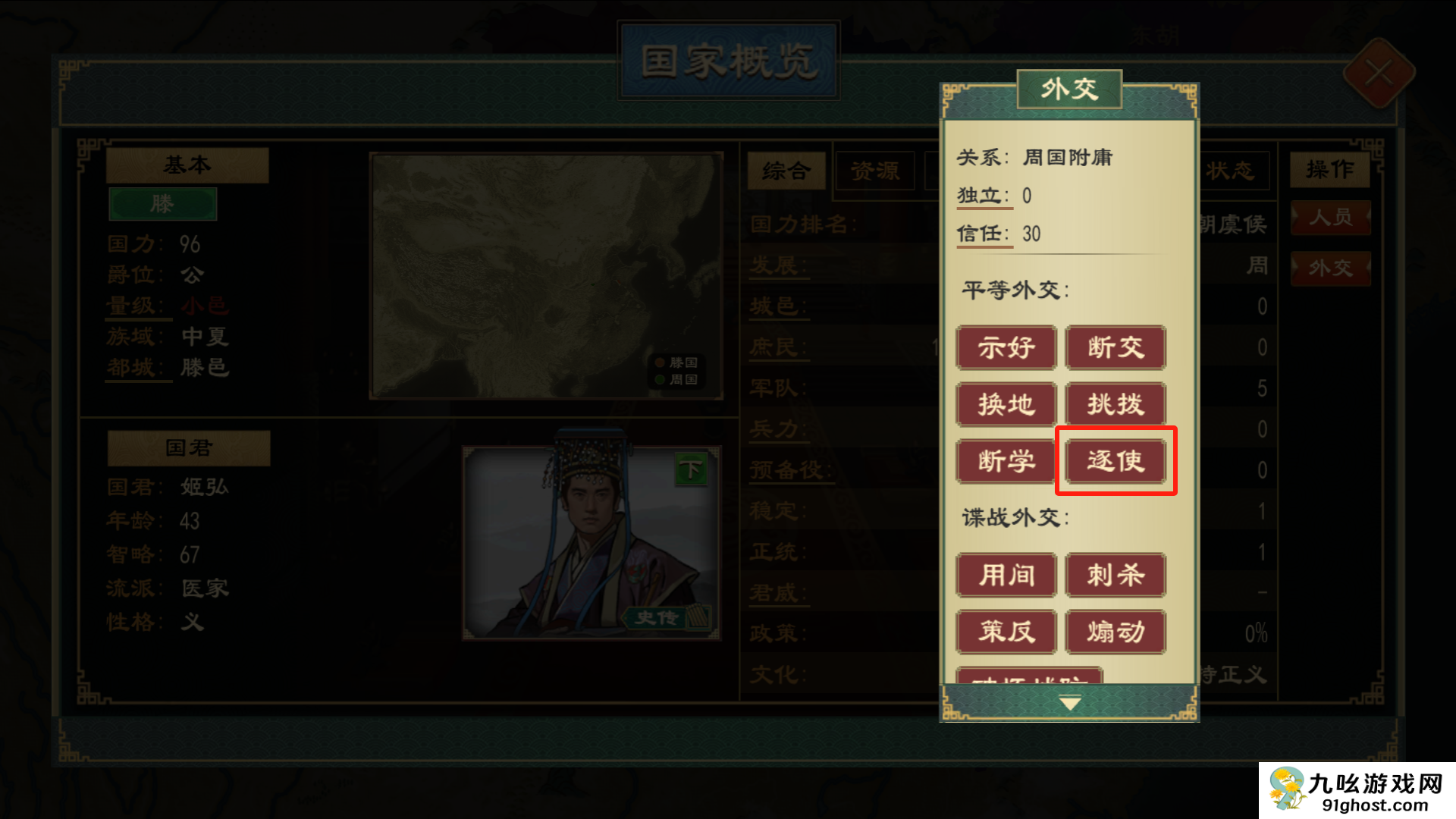Toggle the green 滕 state badge
Image resolution: width=1456 pixels, height=819 pixels.
click(x=163, y=203)
